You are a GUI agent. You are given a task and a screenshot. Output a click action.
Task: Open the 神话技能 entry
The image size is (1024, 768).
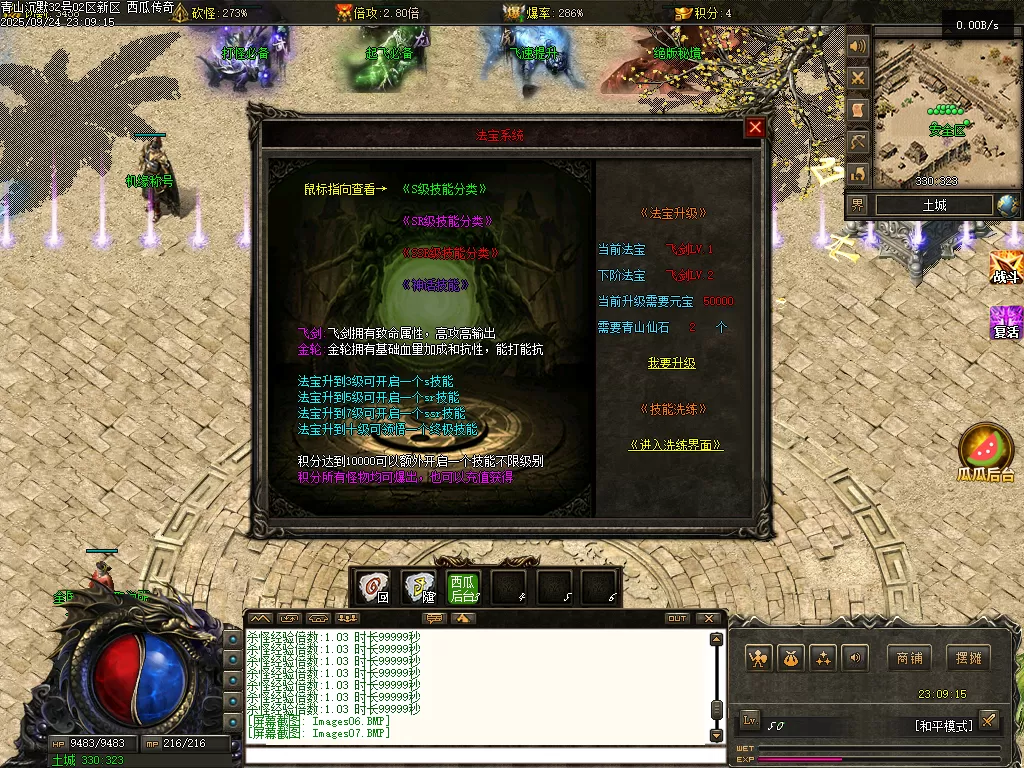click(435, 285)
